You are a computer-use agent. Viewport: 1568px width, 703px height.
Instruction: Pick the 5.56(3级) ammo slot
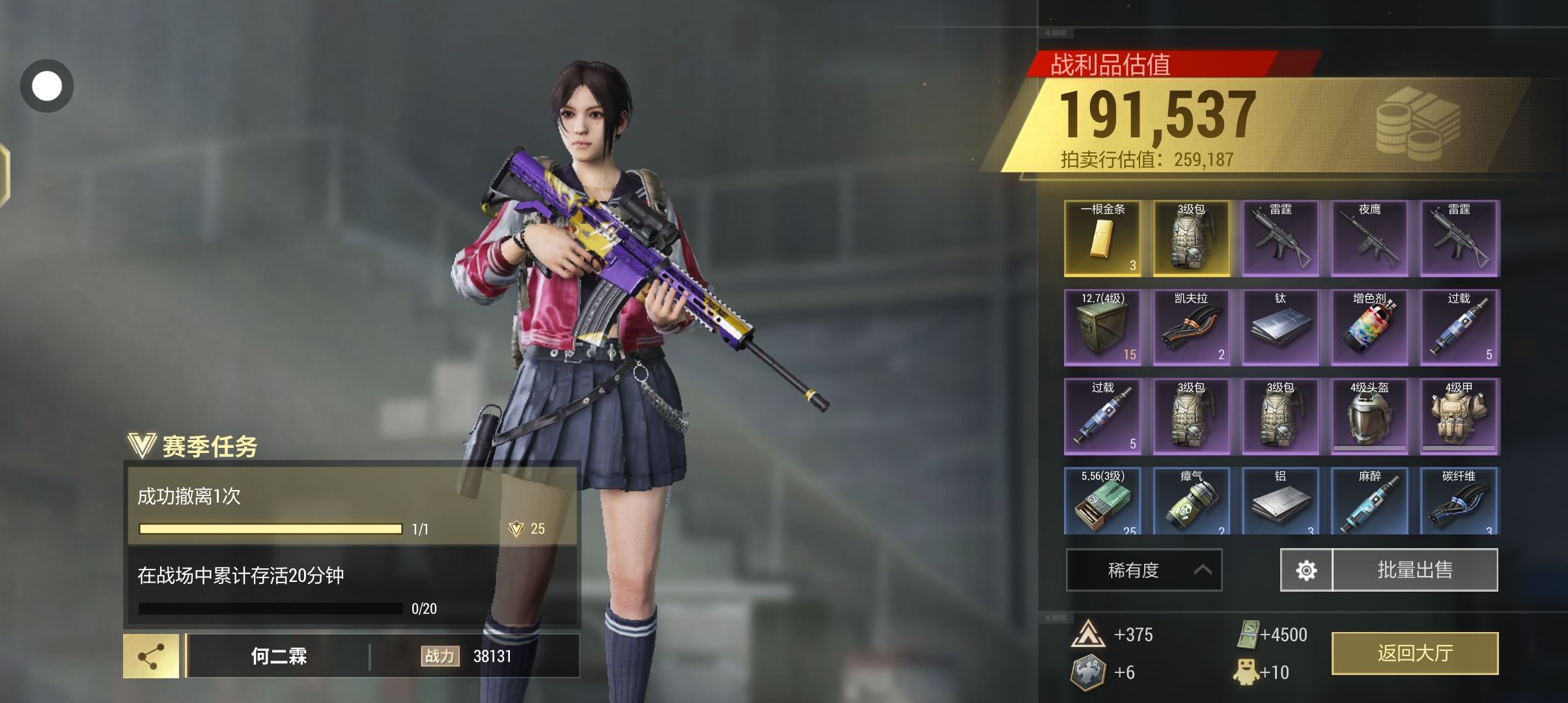click(x=1102, y=501)
